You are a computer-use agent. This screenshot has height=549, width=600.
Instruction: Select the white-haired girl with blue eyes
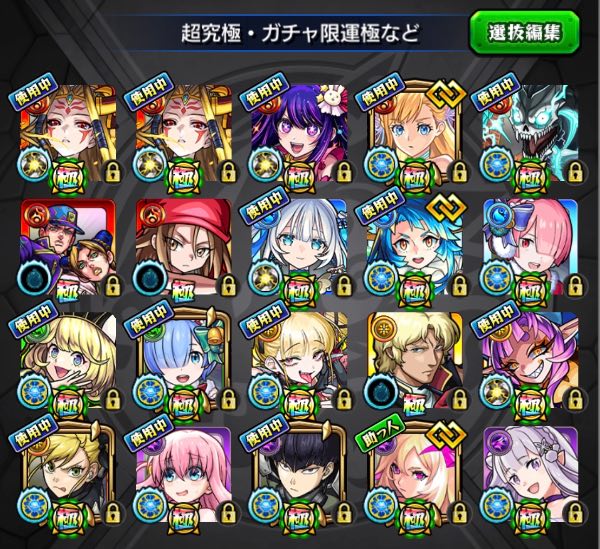coord(291,246)
